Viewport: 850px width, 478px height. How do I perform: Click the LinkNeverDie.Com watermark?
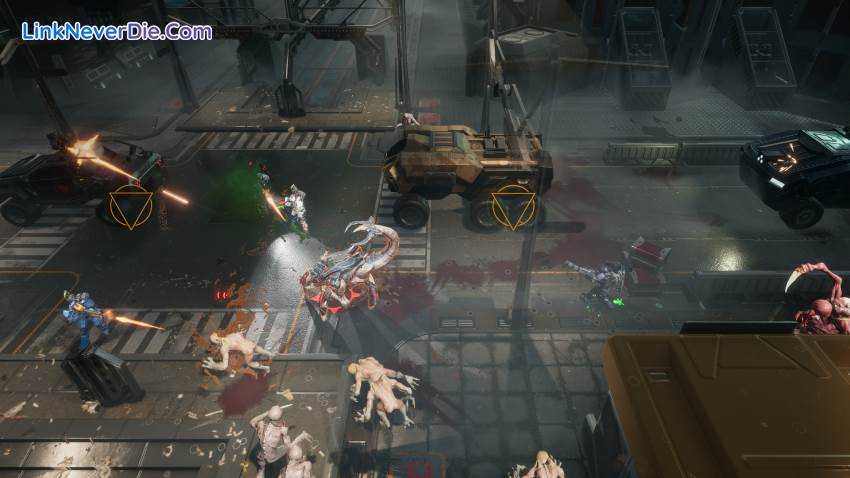click(x=117, y=31)
